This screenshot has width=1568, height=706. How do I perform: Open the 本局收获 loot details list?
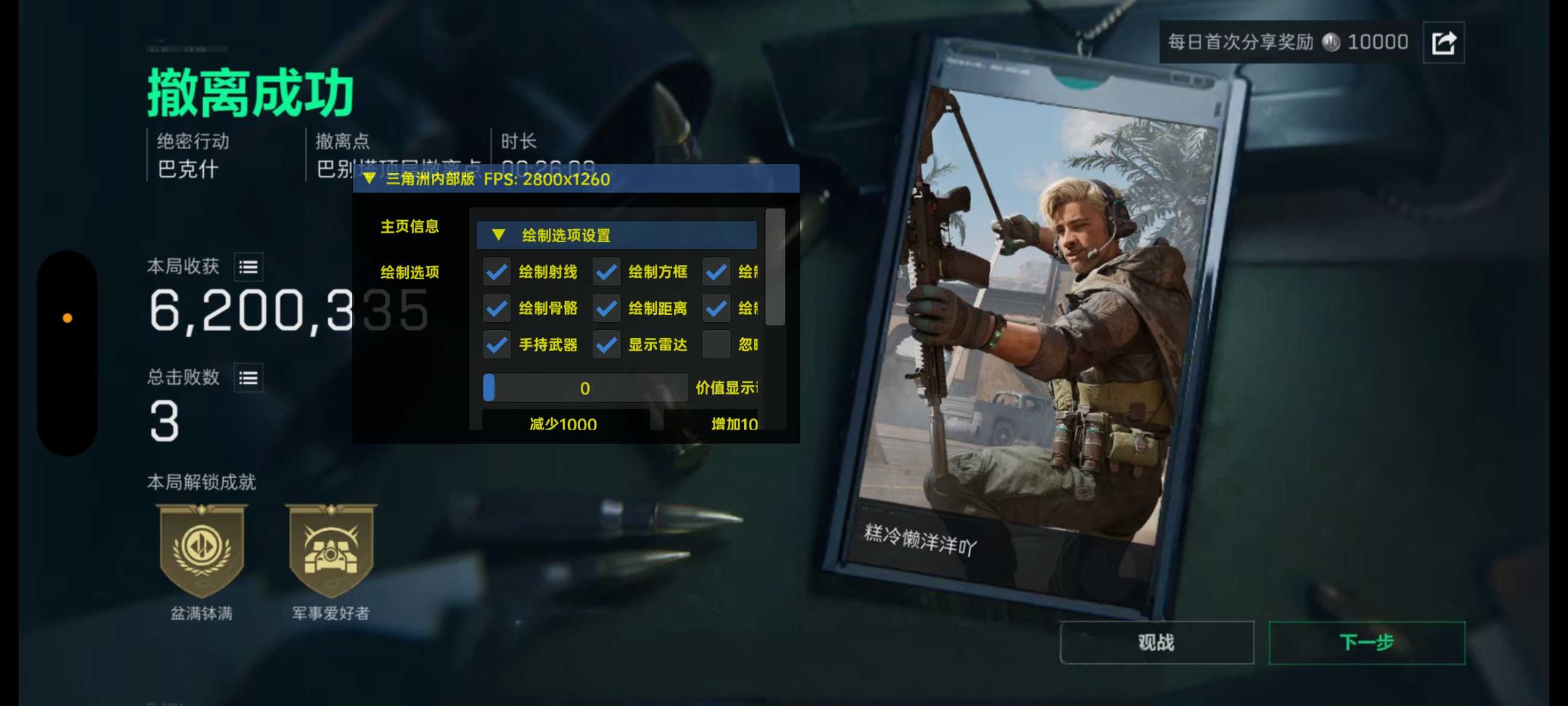point(248,267)
